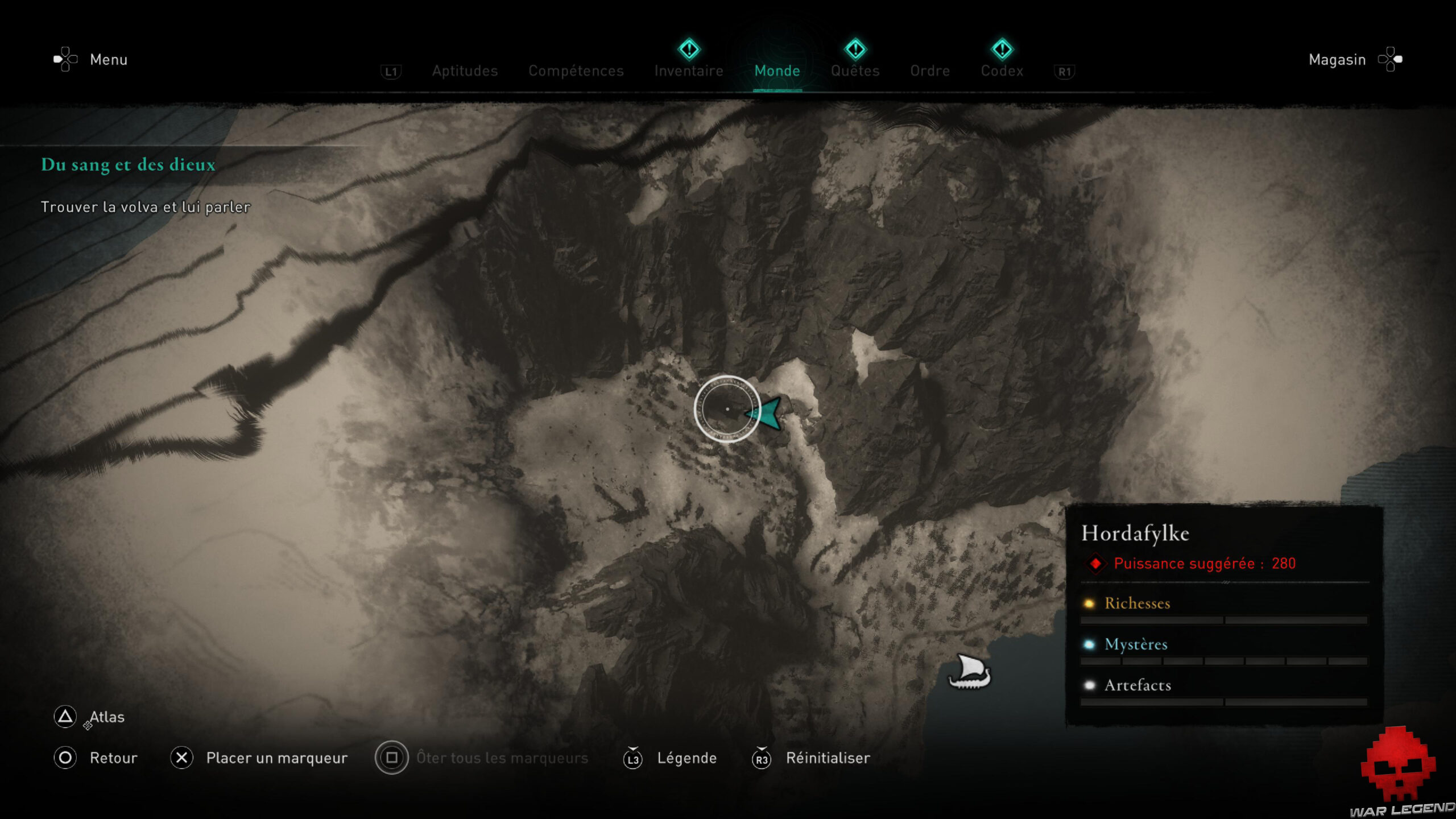Click the gold Richesses indicator dot
Viewport: 1456px width, 819px height.
[1090, 604]
